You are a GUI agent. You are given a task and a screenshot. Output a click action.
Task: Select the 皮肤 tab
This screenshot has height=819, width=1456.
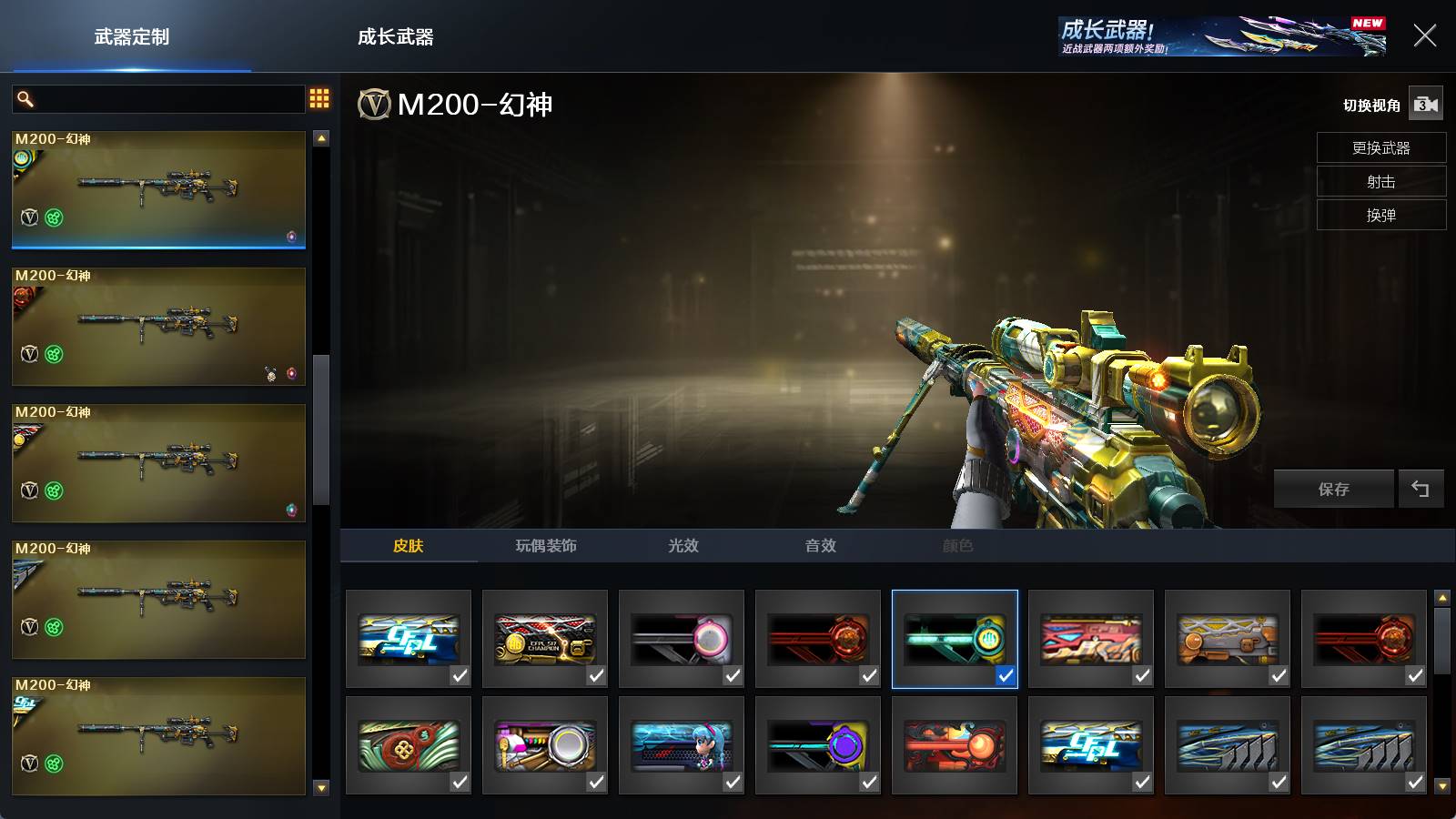pos(409,545)
